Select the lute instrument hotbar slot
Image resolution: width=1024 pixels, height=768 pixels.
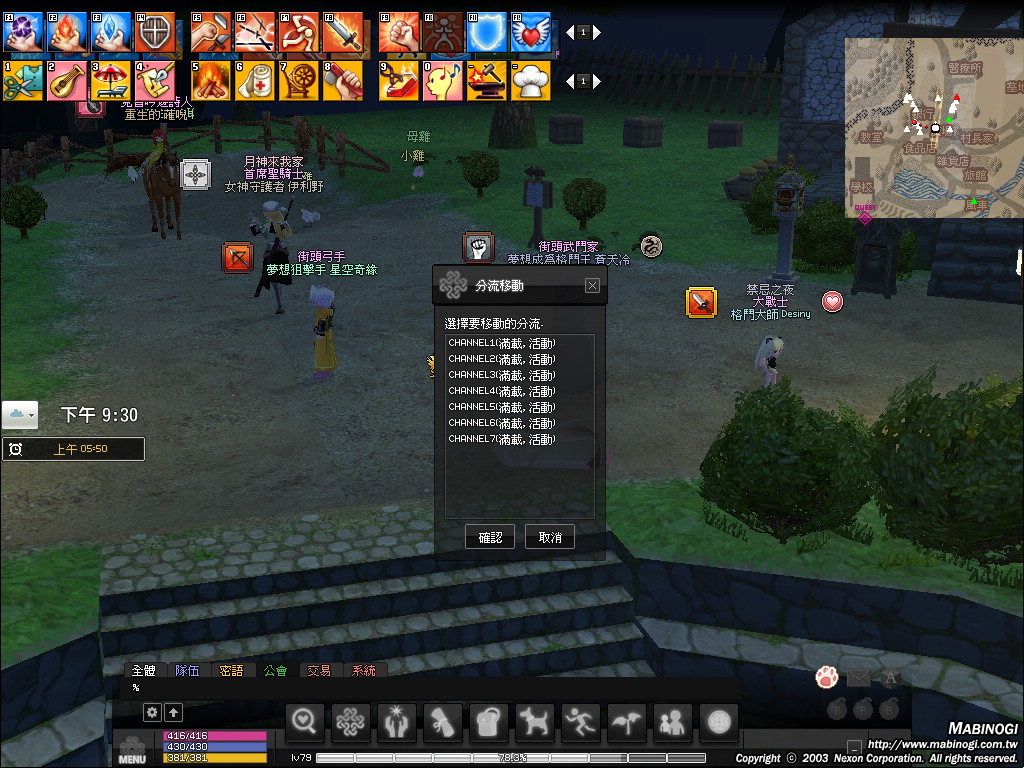[x=67, y=80]
